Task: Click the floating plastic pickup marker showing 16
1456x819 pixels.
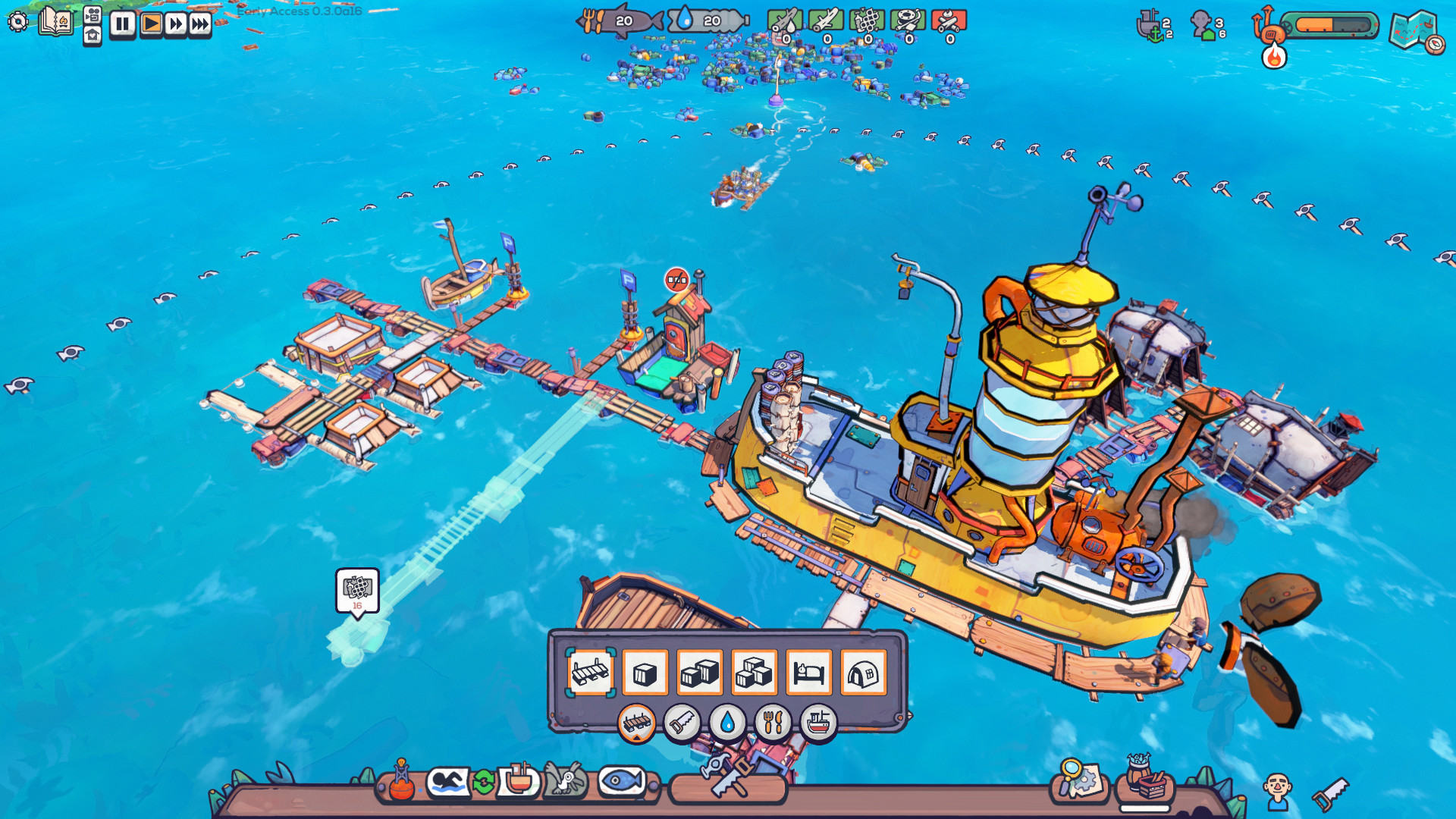Action: point(357,590)
